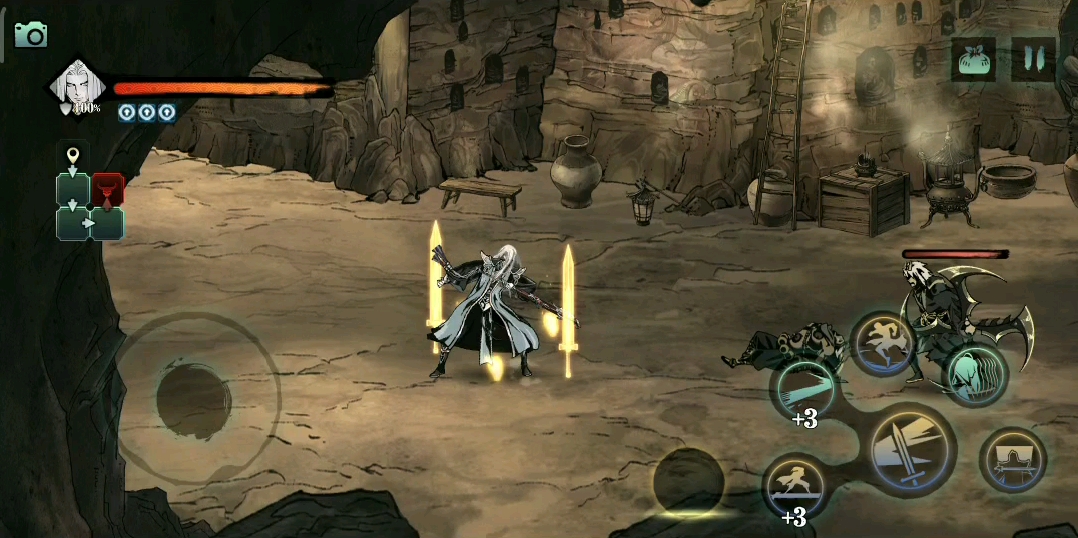Tap the virtual movement joystick
Screen dimensions: 1078x538
[194, 399]
